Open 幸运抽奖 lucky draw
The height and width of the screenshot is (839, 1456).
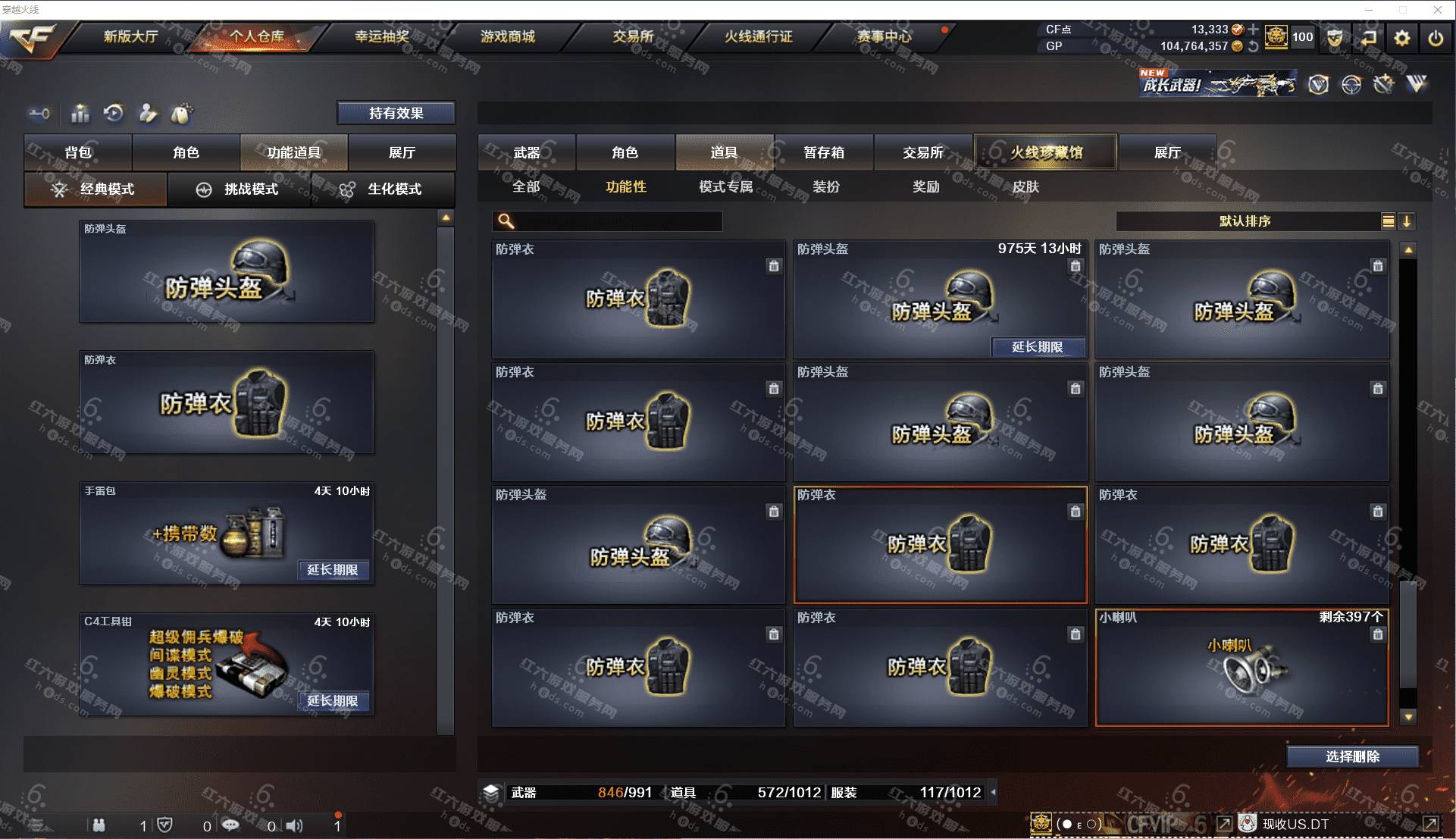pyautogui.click(x=381, y=36)
